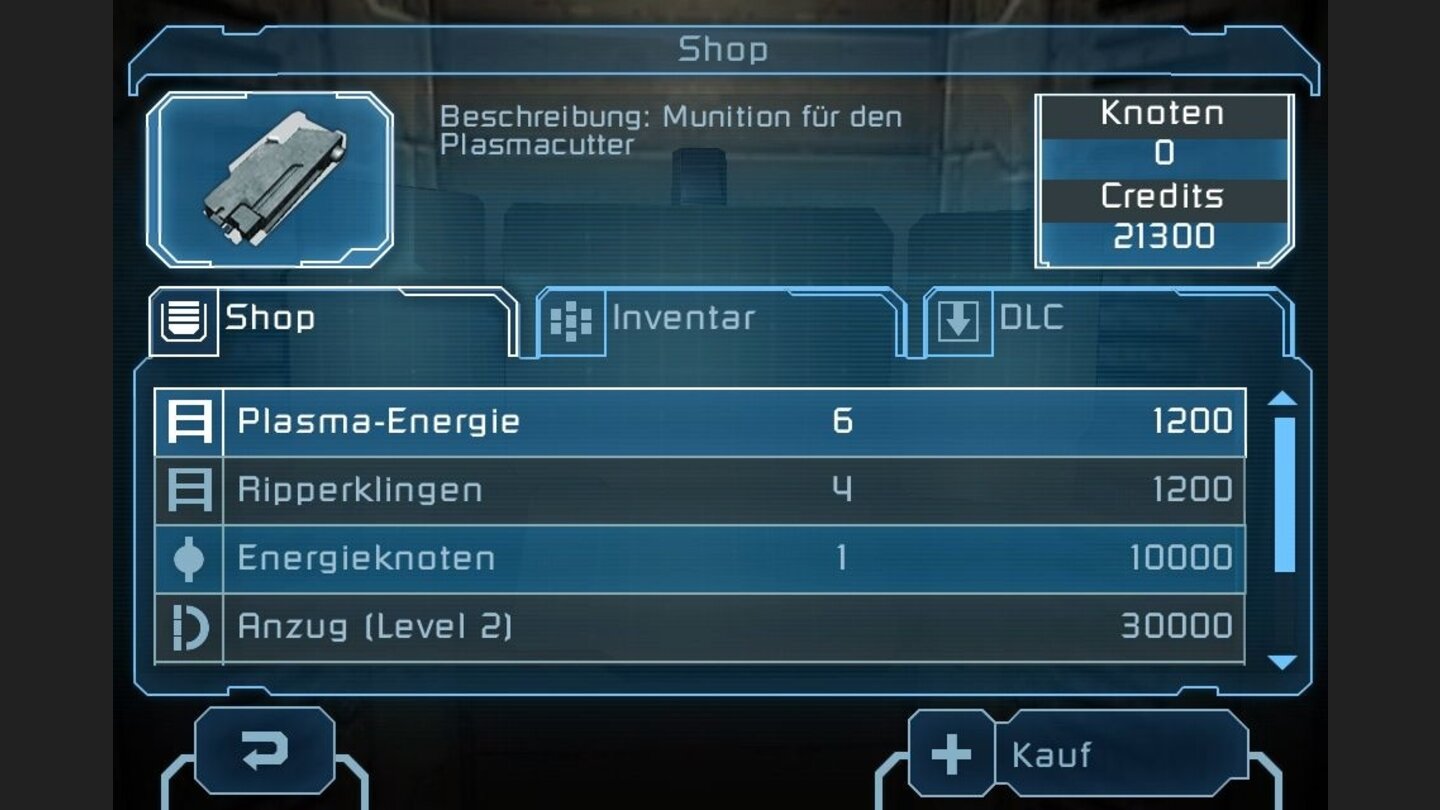Open the DLC tab

pos(1030,318)
